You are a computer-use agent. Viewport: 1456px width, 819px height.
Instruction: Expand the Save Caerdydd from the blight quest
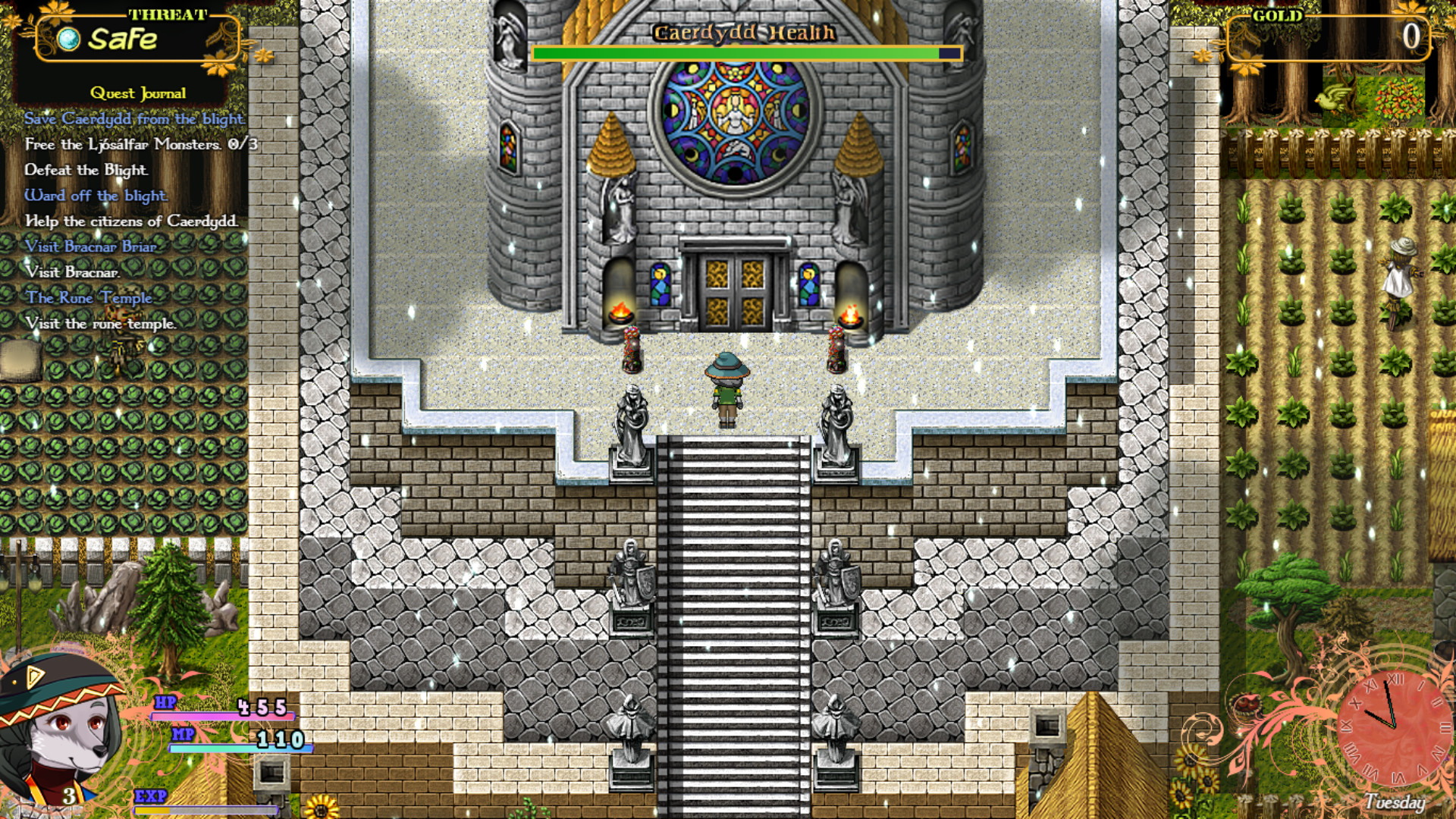point(134,120)
